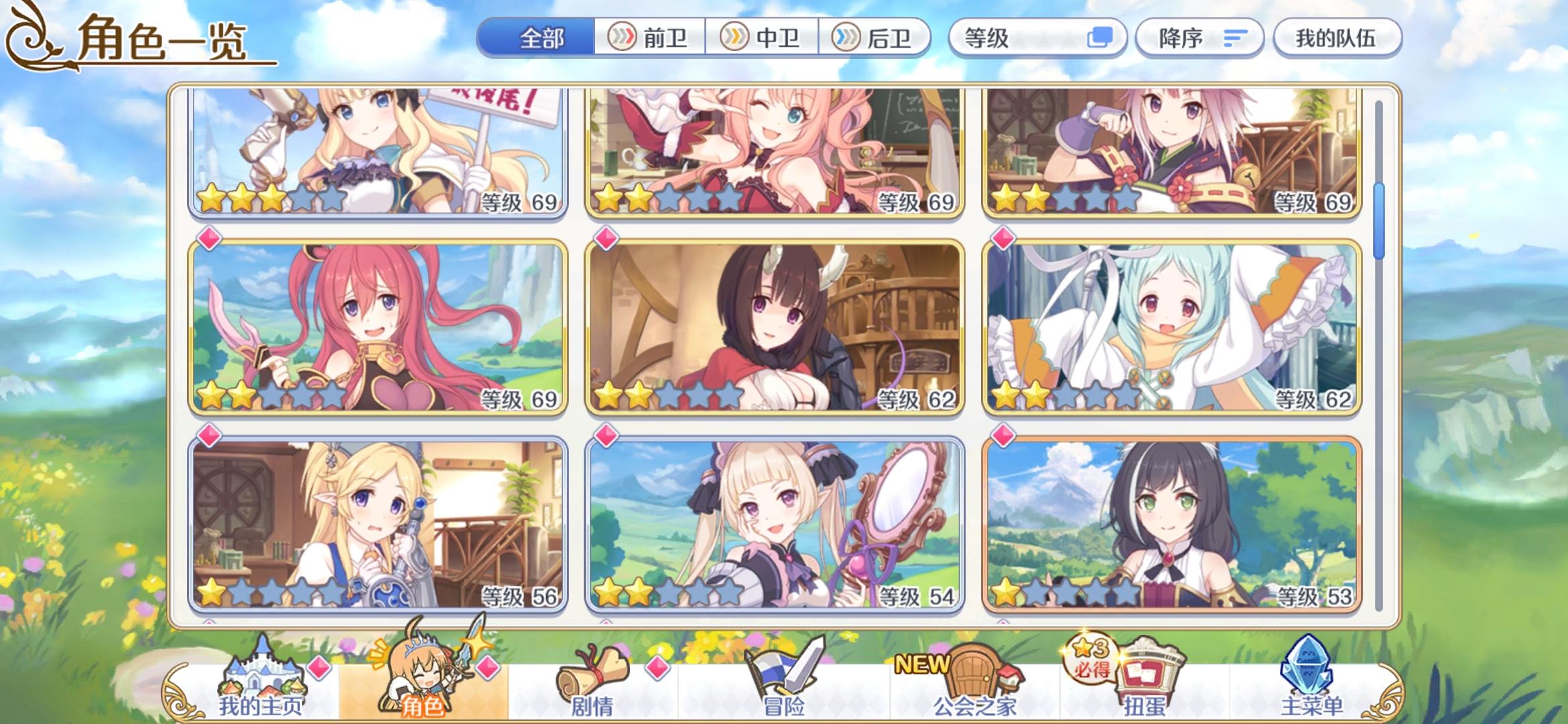
Task: Select the 全部 filter option
Action: tap(543, 38)
